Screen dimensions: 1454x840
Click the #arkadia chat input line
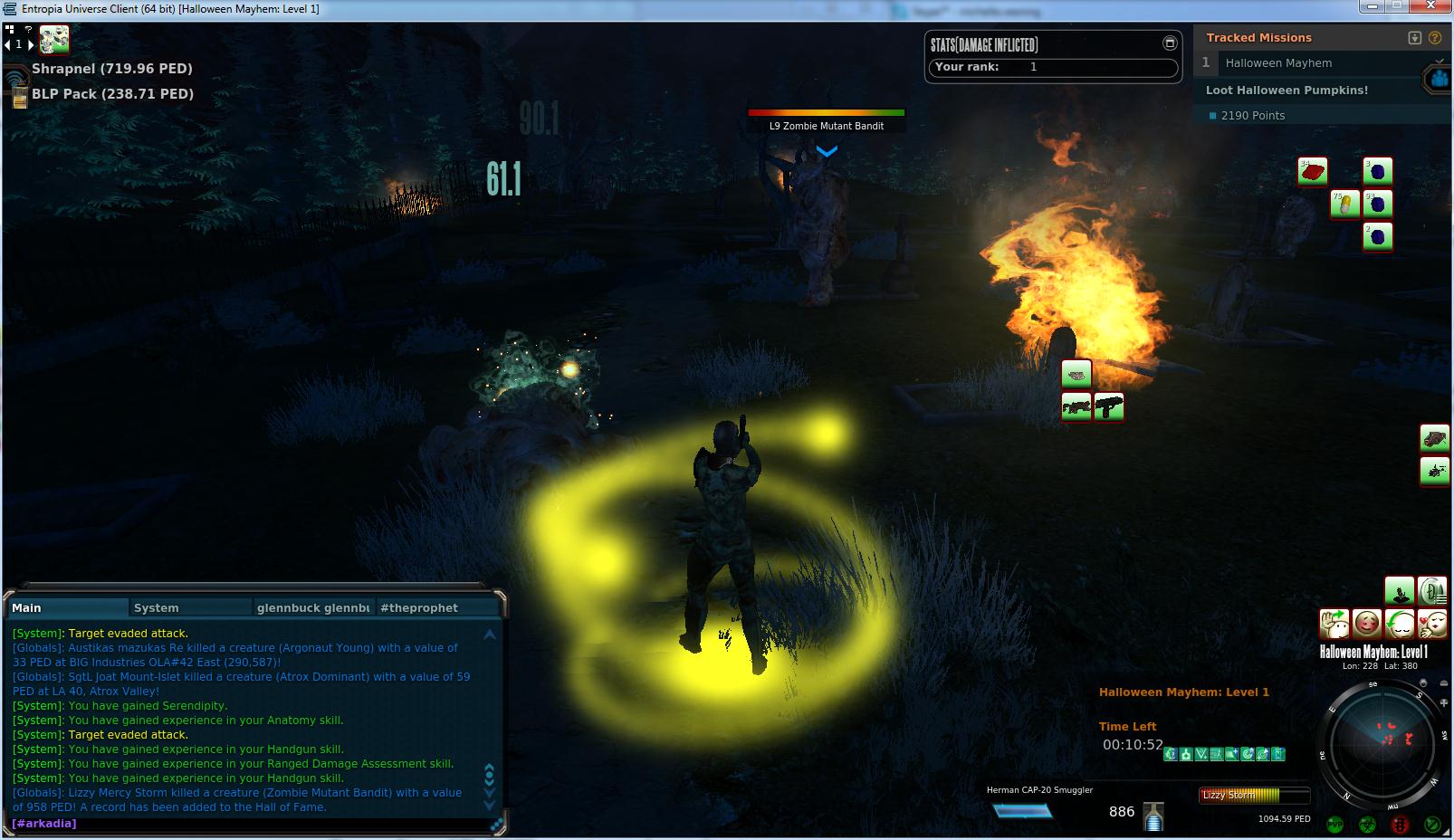click(244, 823)
